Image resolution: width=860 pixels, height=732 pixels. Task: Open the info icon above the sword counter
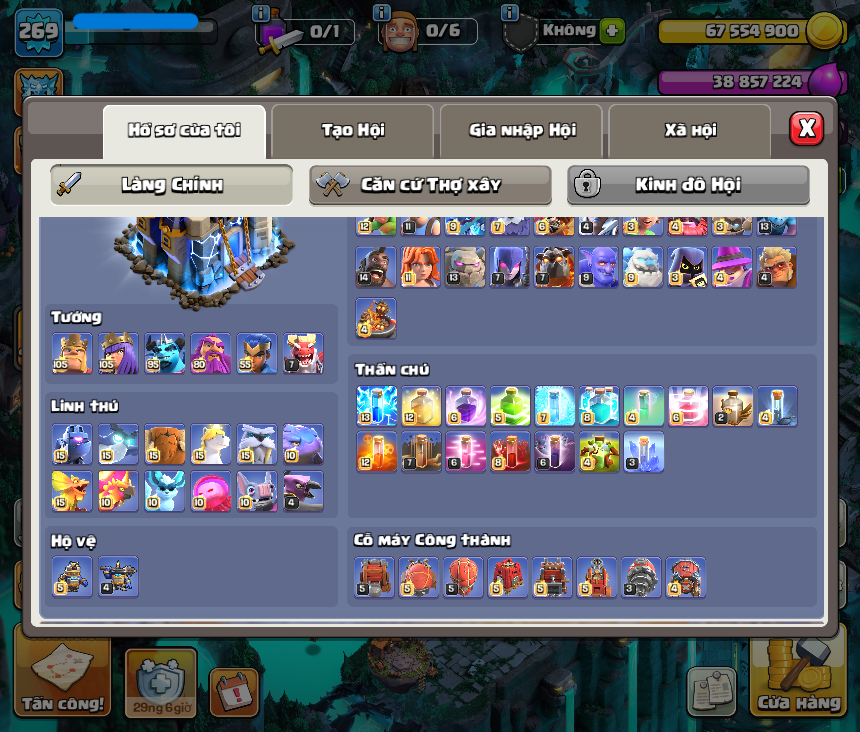tap(261, 13)
